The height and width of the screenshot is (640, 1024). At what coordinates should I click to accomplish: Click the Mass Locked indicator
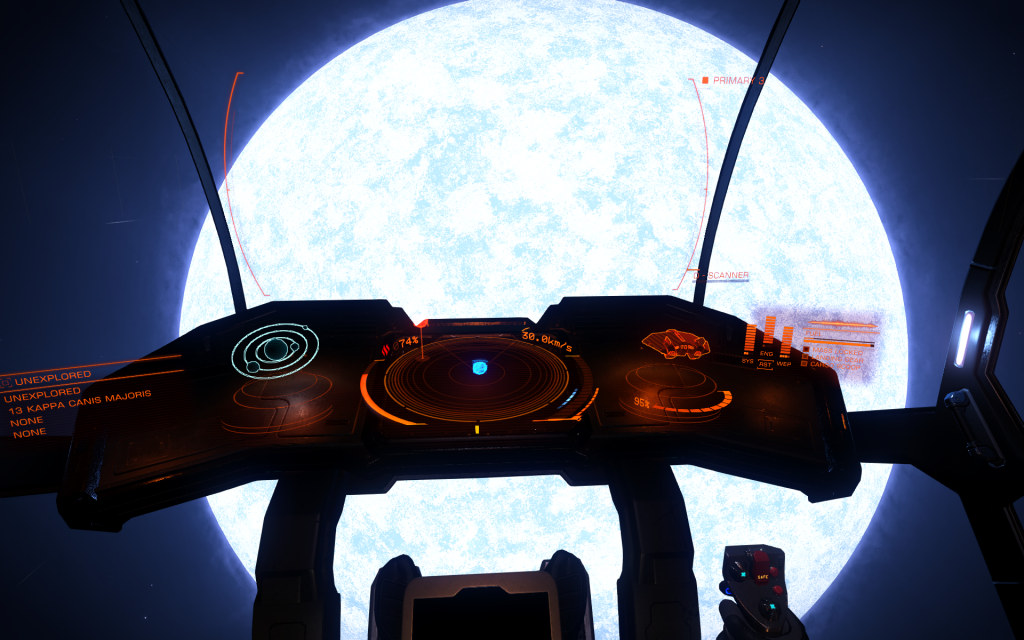(x=838, y=351)
